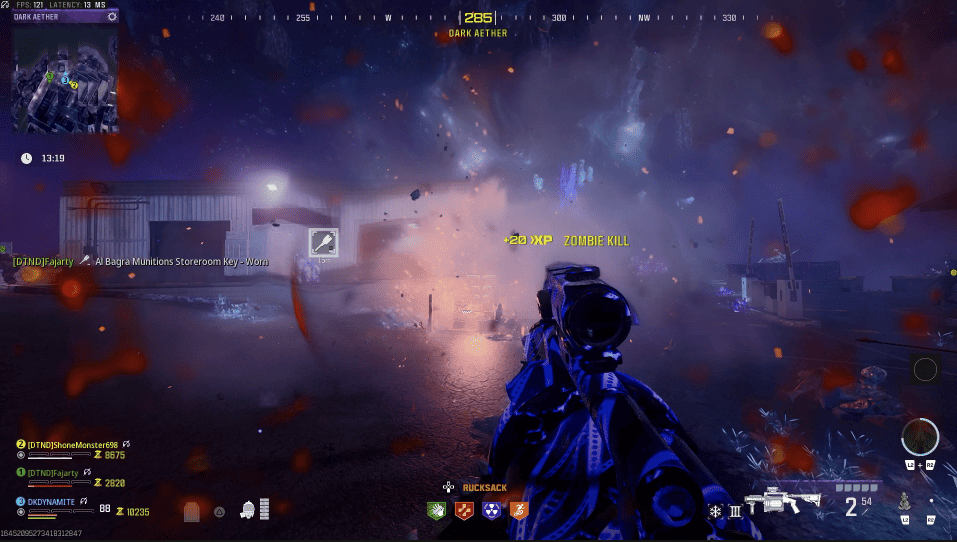
Task: Click the circular field upgrade gauge
Action: click(x=919, y=437)
